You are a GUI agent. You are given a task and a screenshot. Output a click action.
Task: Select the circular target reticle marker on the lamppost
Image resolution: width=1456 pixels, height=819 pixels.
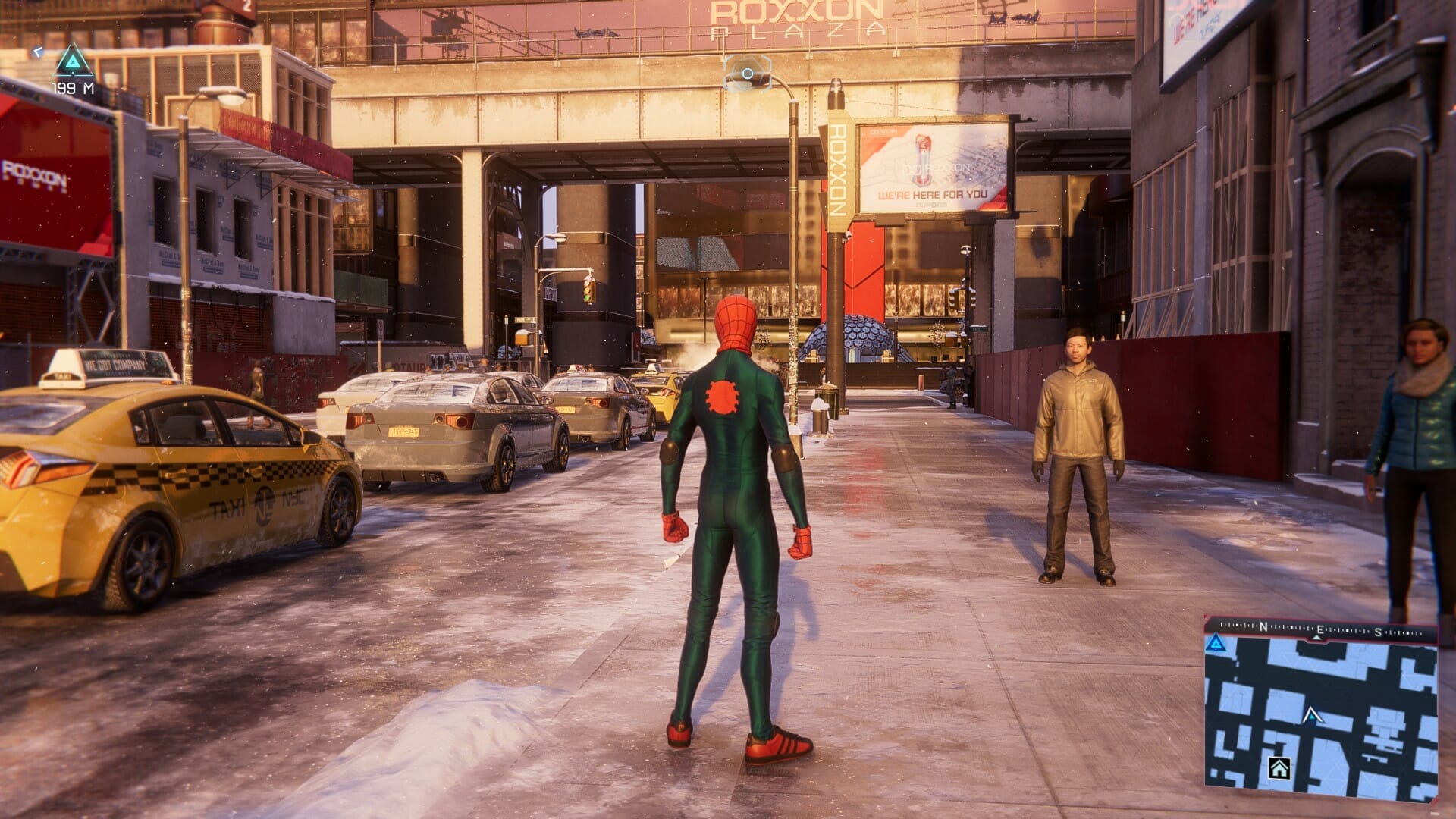(747, 74)
